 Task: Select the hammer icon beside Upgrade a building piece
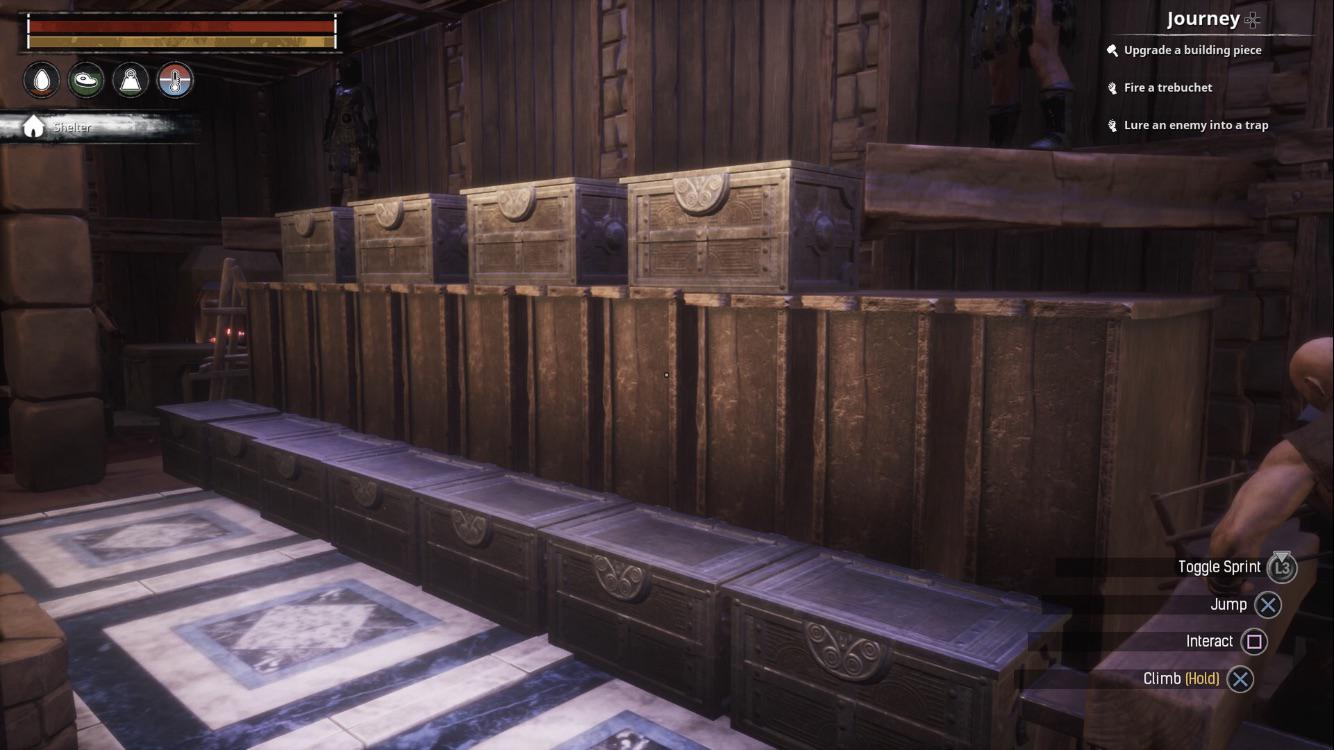[x=1111, y=49]
